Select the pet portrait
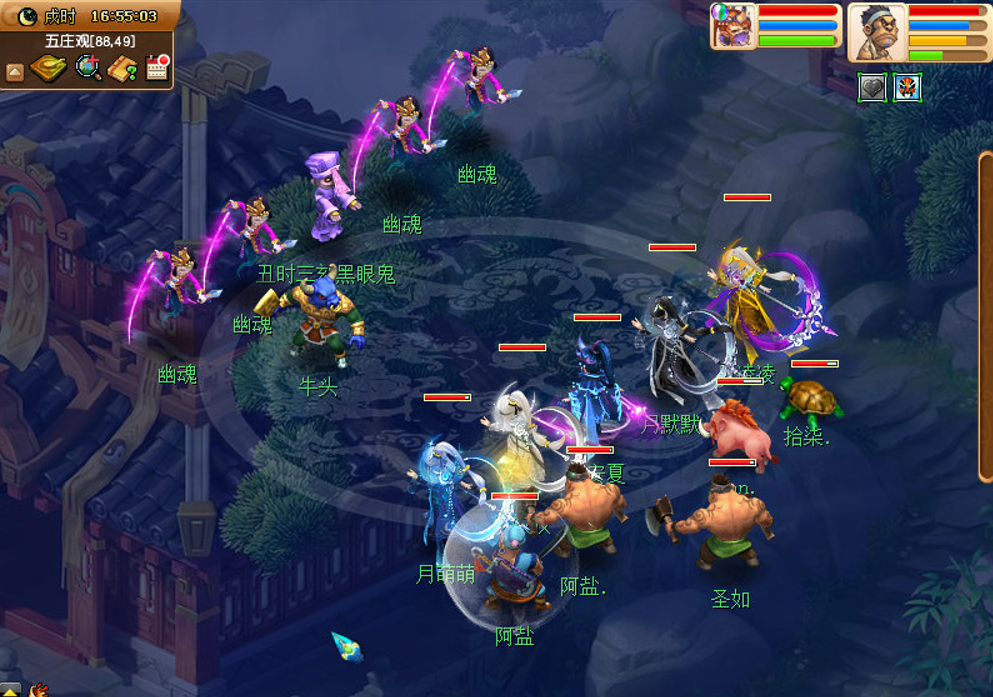The width and height of the screenshot is (993, 697). (x=733, y=26)
